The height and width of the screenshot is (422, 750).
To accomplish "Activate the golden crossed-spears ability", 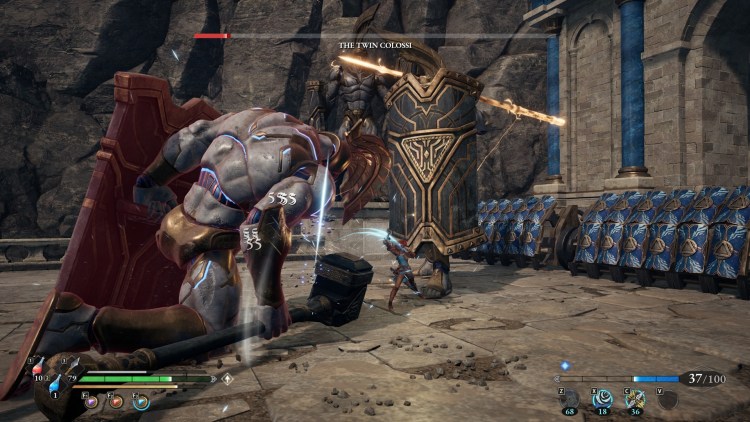I will (634, 399).
